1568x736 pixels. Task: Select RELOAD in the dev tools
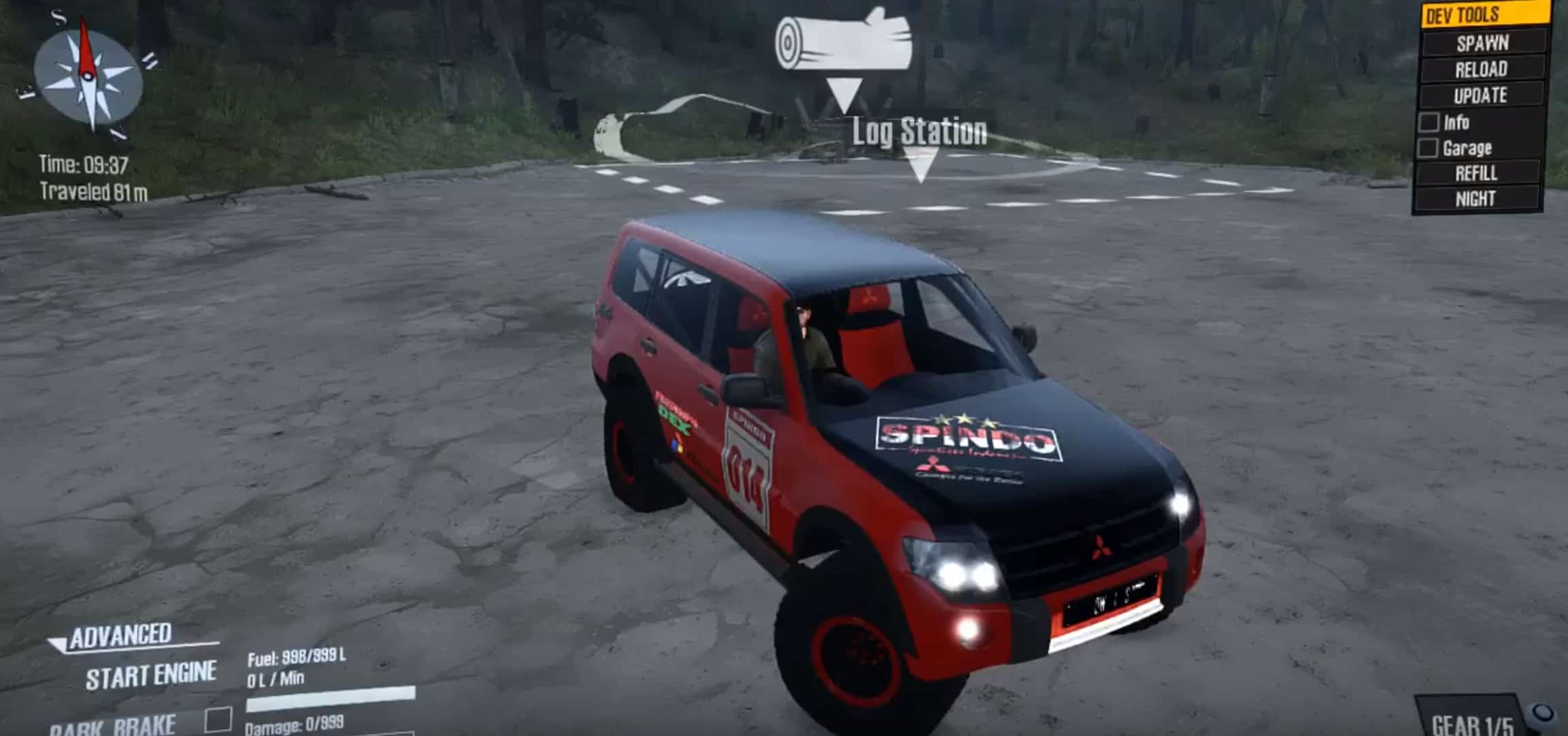point(1481,69)
